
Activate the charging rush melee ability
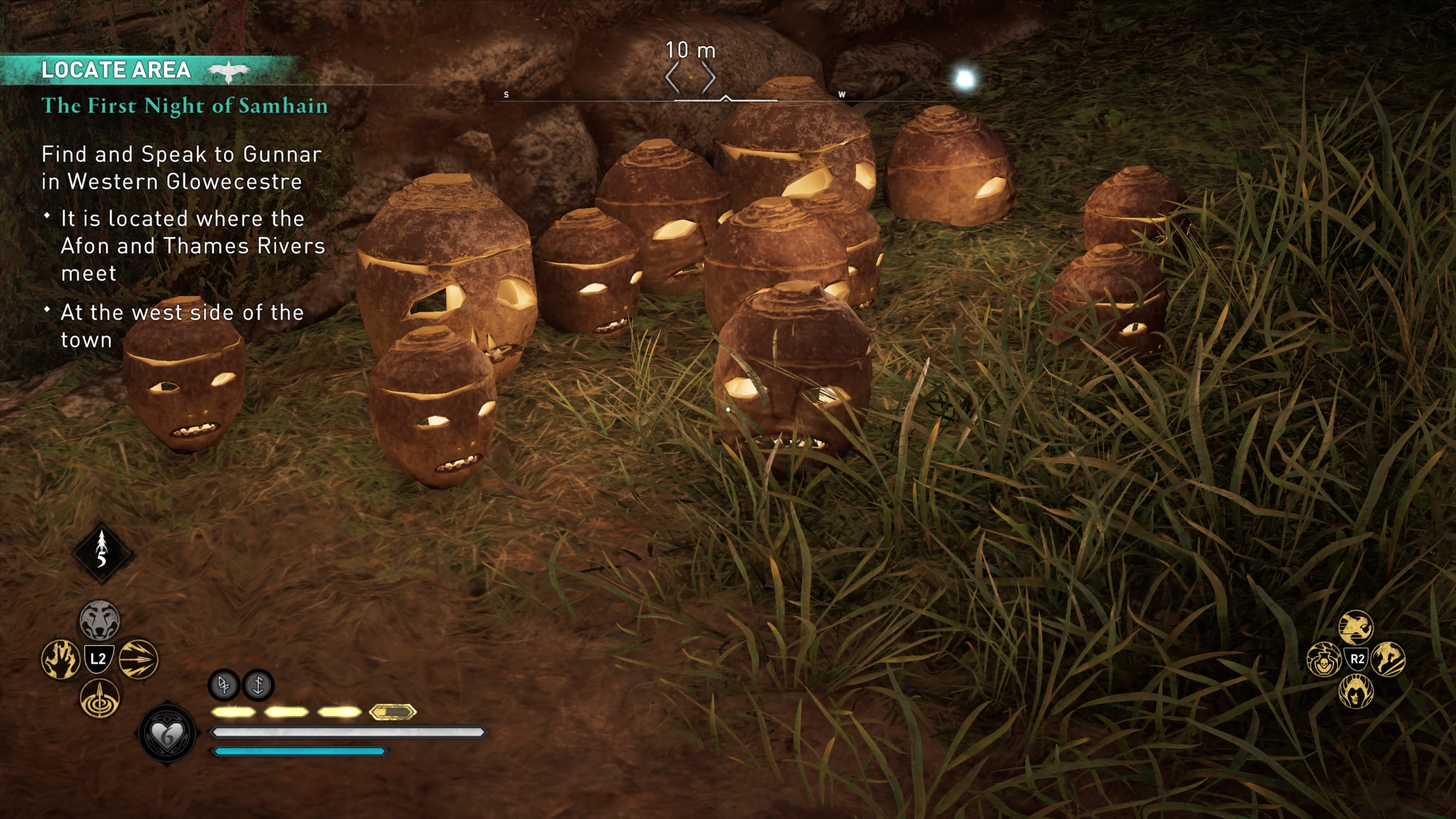1356,627
